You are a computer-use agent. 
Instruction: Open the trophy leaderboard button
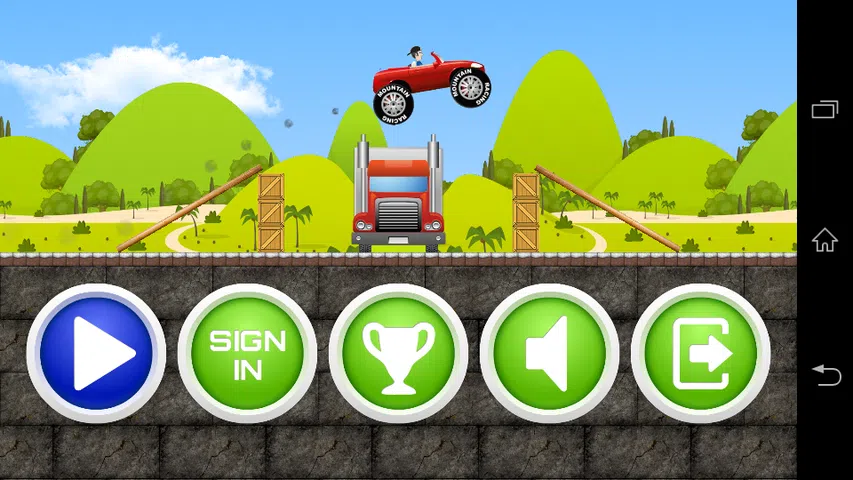click(x=398, y=353)
